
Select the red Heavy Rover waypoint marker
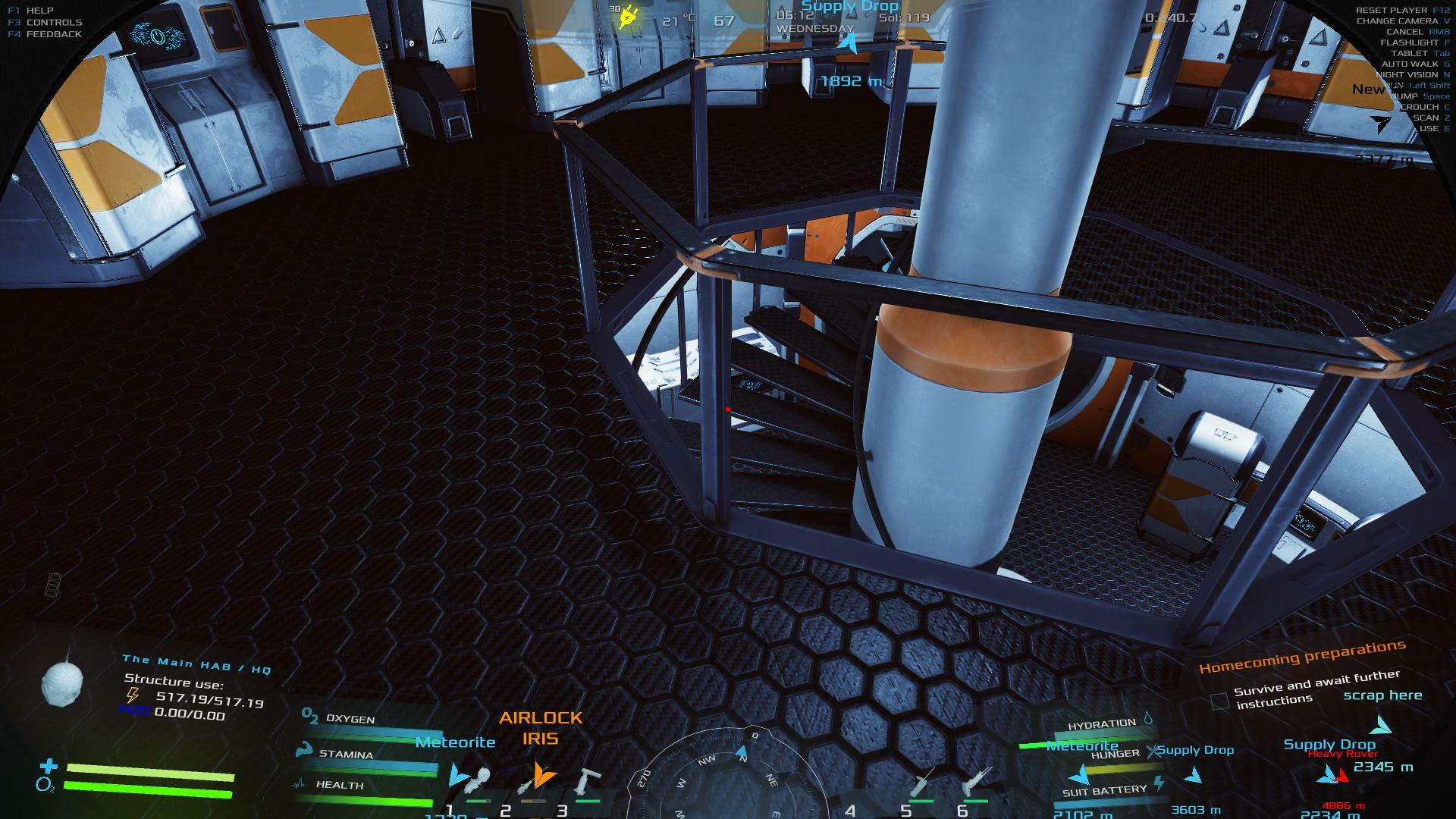pos(1341,775)
